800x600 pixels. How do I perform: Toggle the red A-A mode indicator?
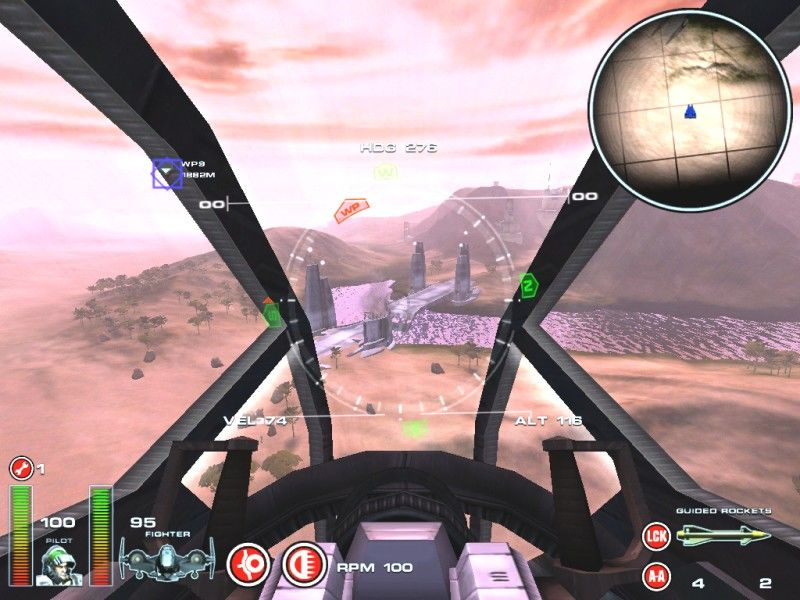click(x=655, y=576)
